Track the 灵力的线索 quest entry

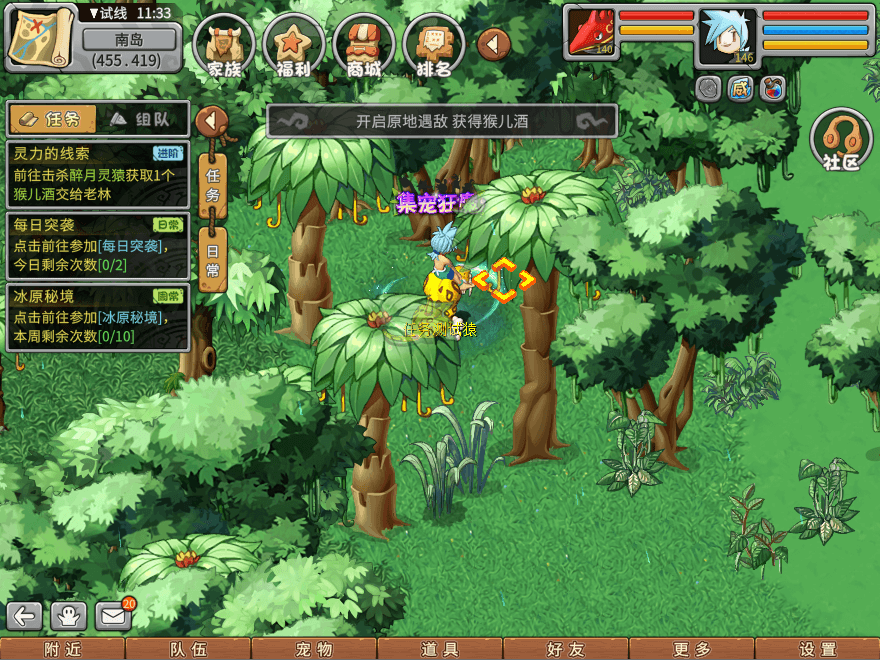click(97, 174)
